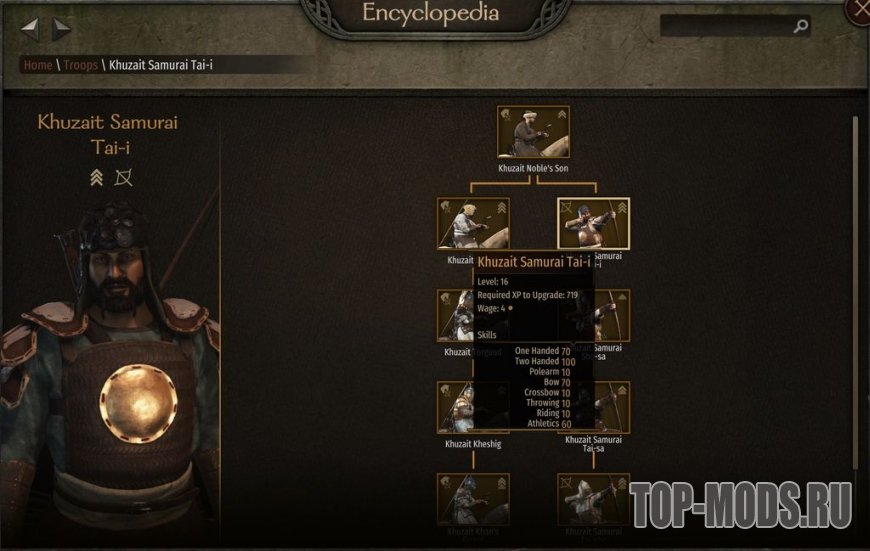Select the Khuzait Kheshig troop

(473, 407)
